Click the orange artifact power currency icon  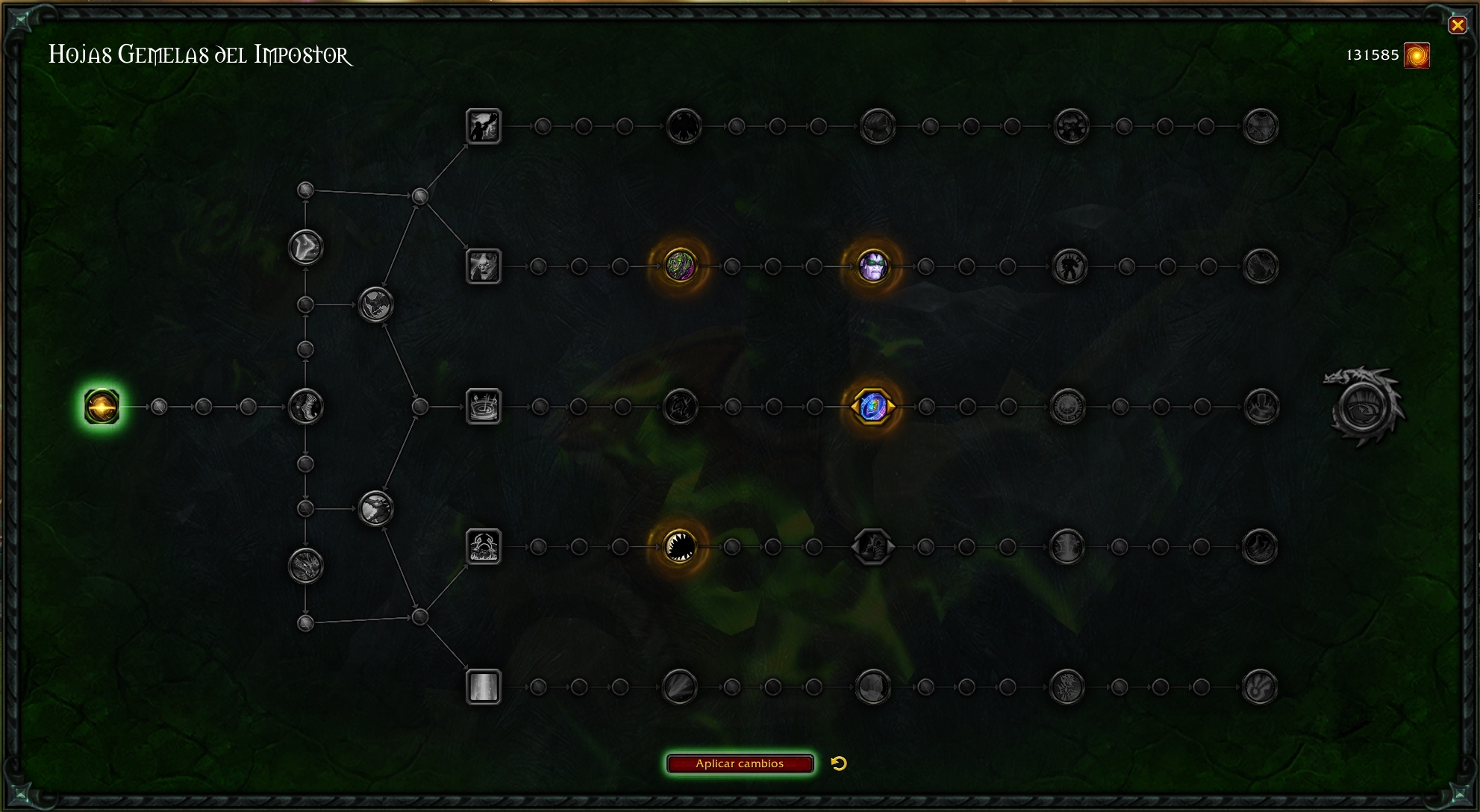pos(1417,55)
